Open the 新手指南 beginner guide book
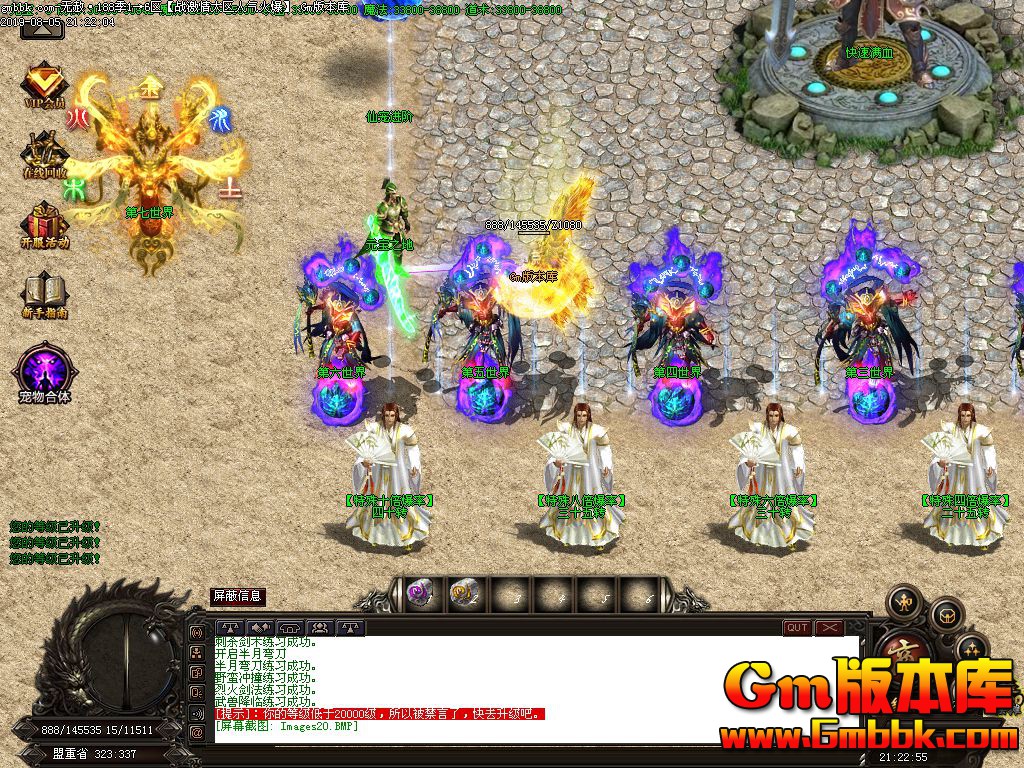The height and width of the screenshot is (768, 1024). 45,294
